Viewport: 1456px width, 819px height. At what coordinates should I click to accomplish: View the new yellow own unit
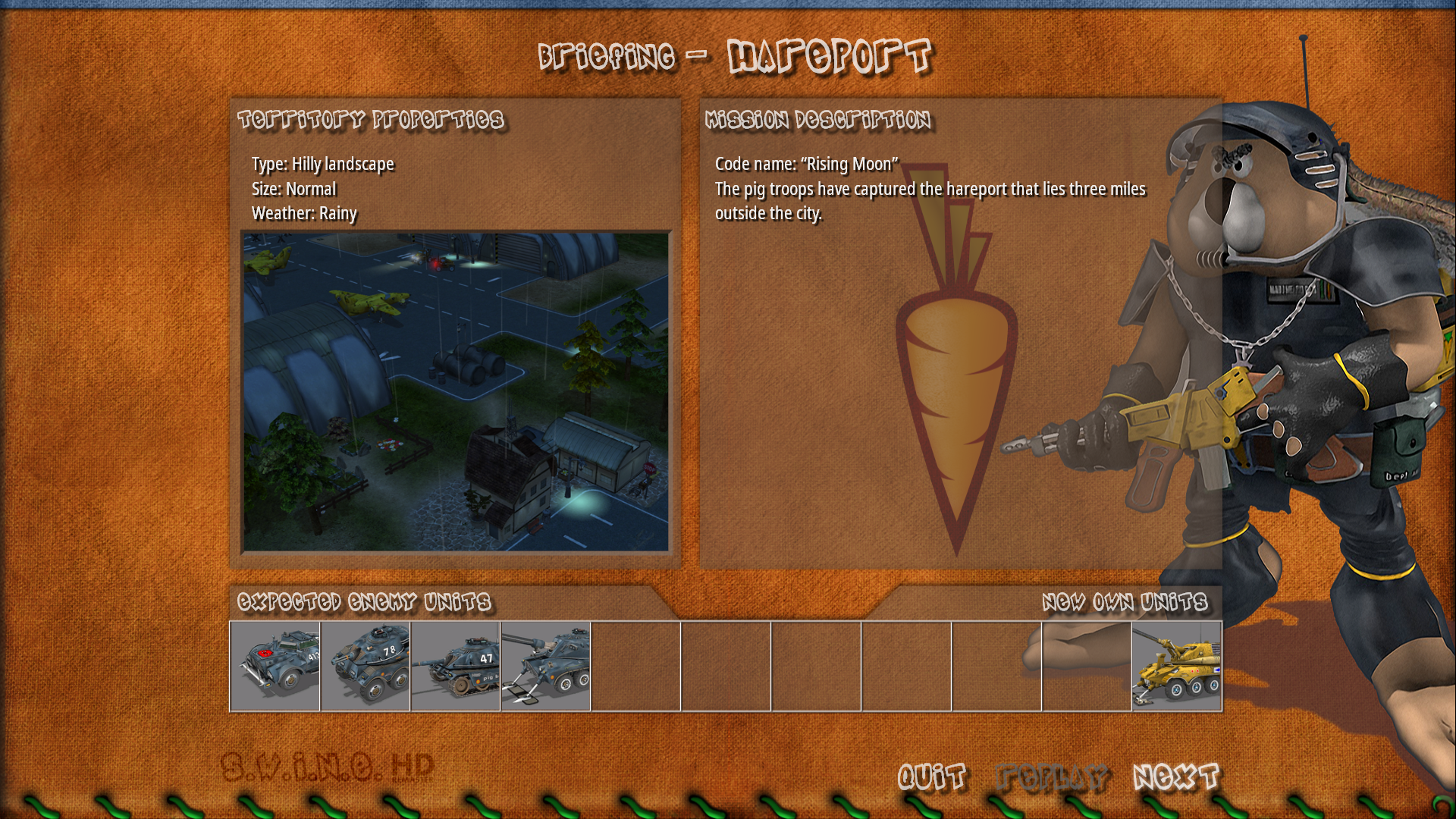1177,667
